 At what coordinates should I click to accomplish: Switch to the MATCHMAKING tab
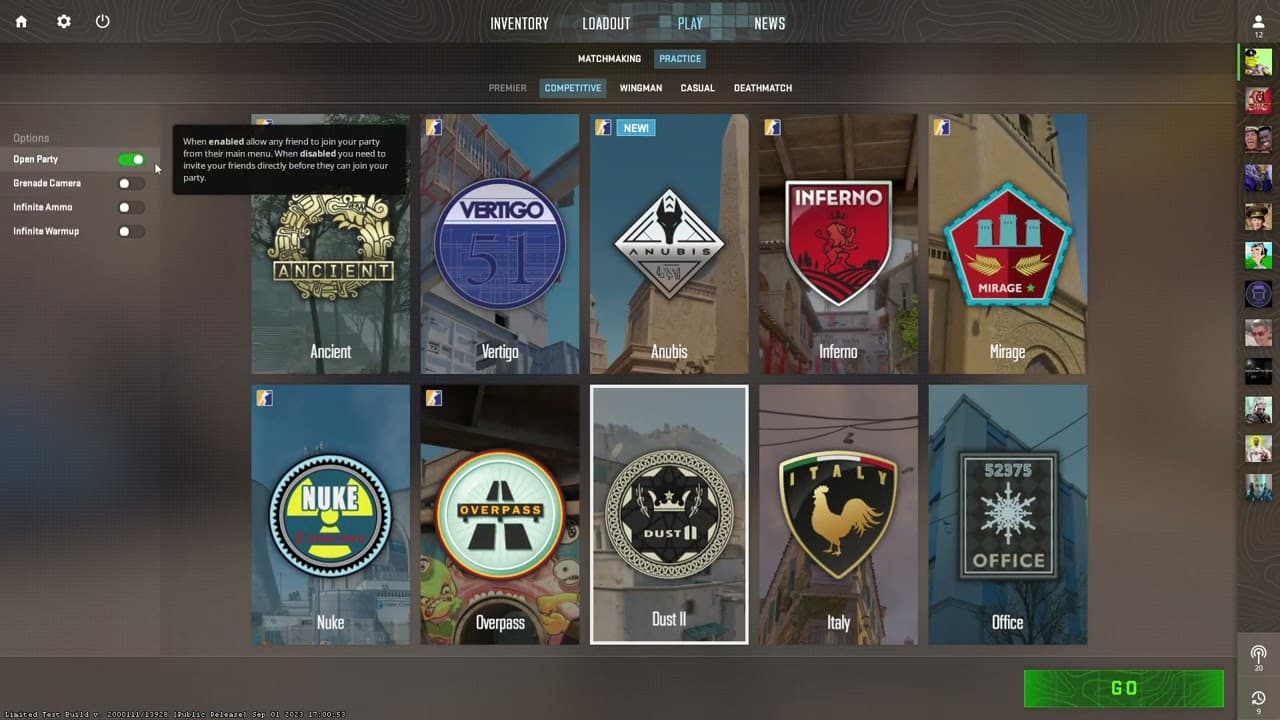coord(609,59)
